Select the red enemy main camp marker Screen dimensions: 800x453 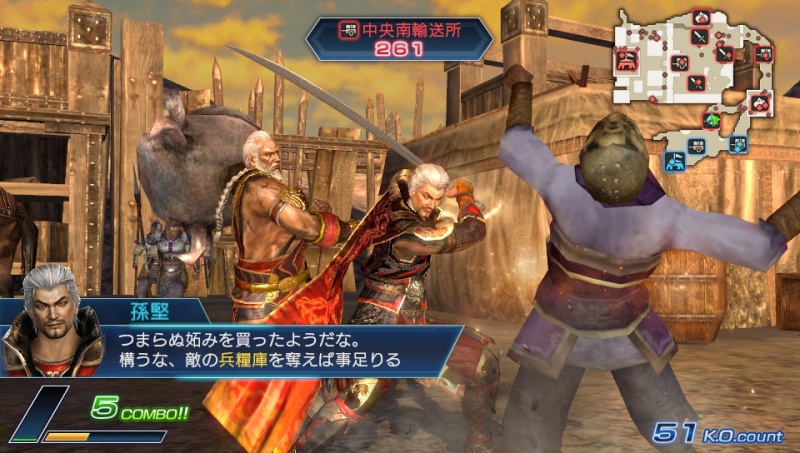[628, 58]
